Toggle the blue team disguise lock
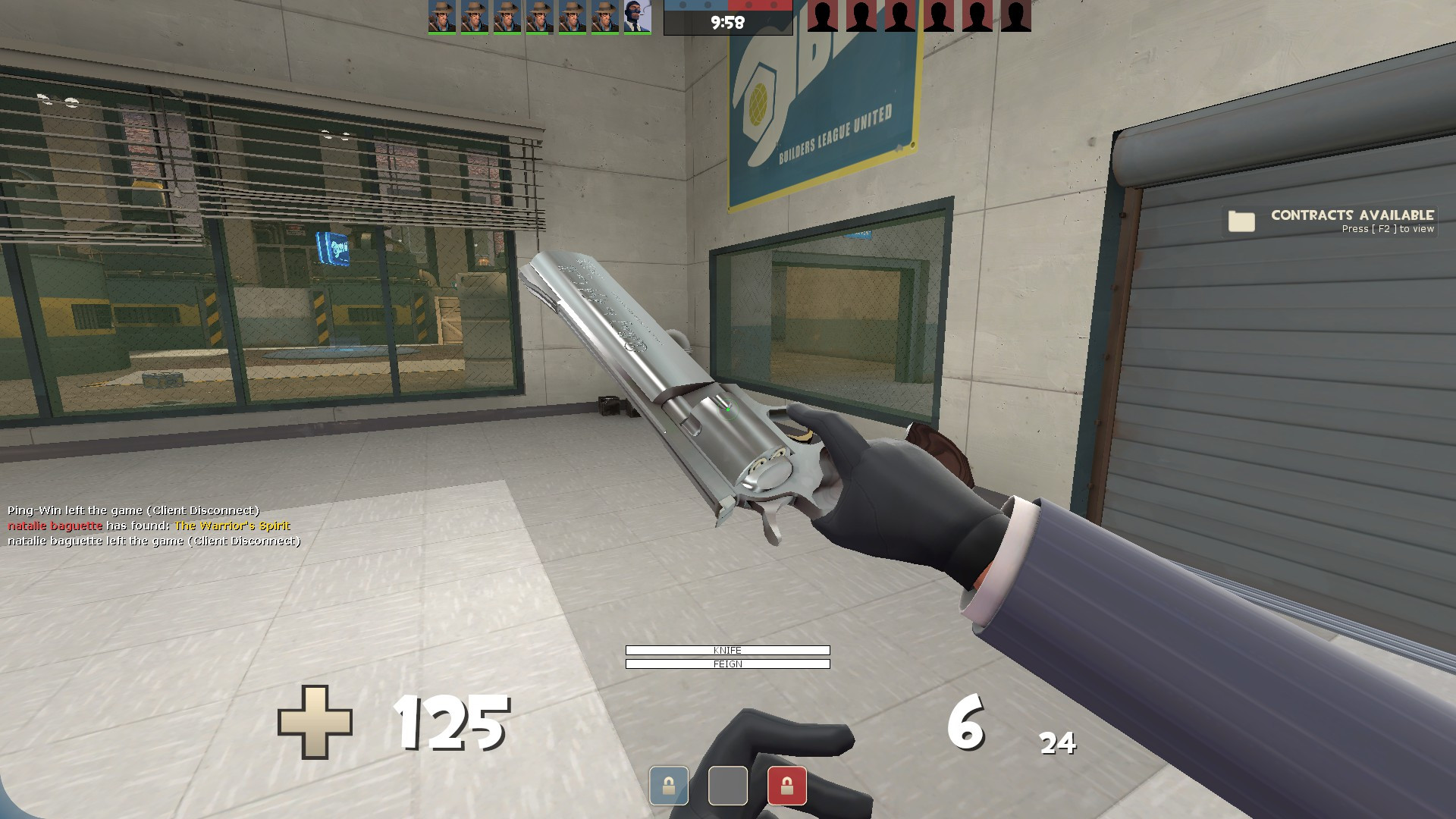The width and height of the screenshot is (1456, 819). point(668,786)
